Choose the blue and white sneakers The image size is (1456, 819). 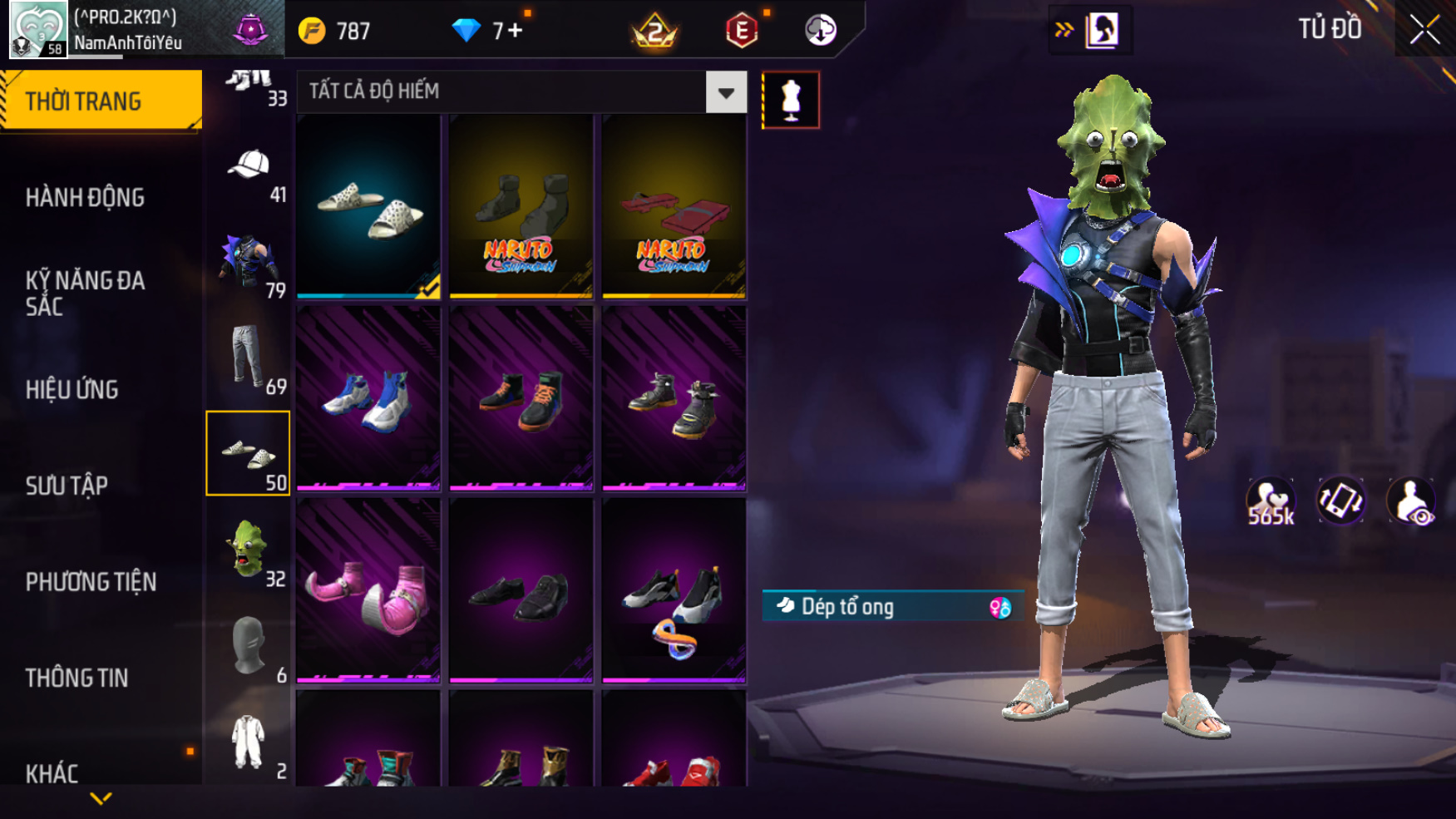coord(368,397)
